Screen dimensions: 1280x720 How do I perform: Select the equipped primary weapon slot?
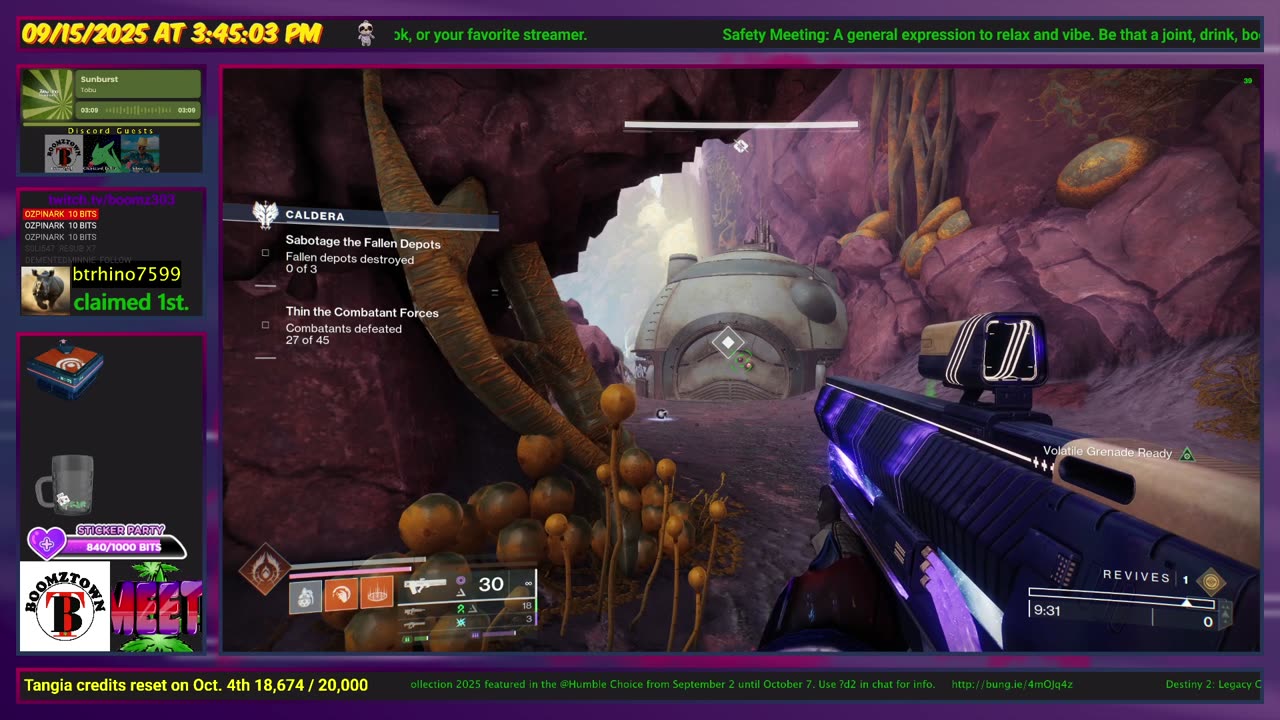(428, 586)
